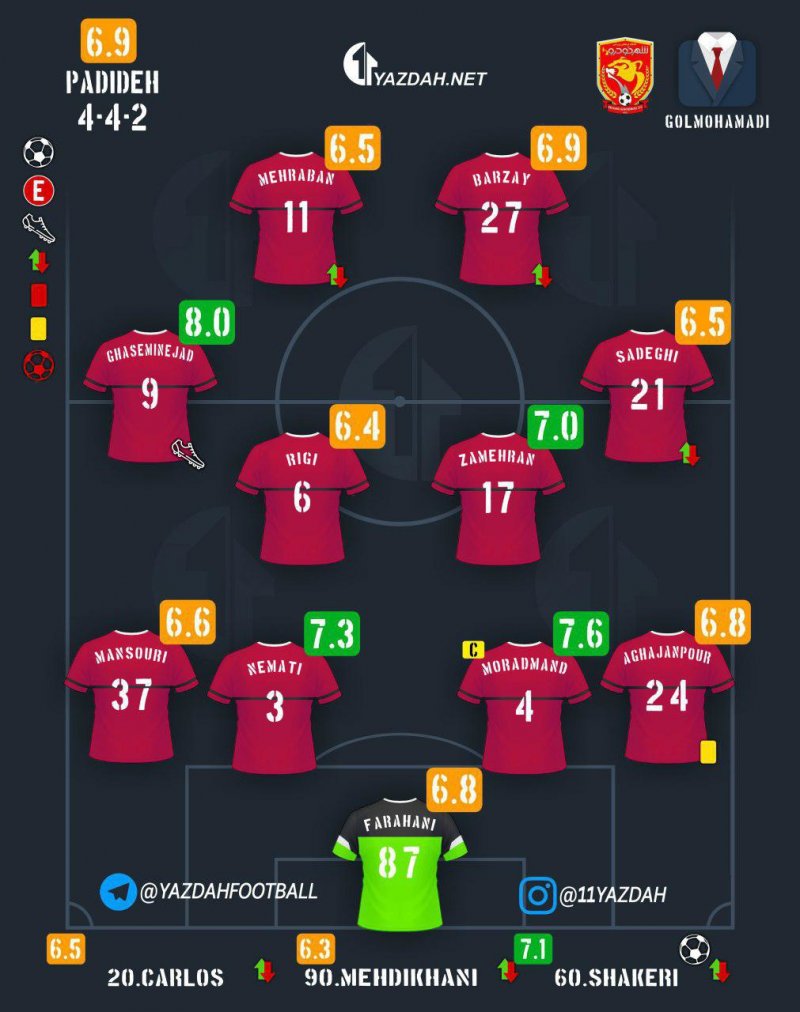Viewport: 800px width, 1012px height.
Task: Select Barzay's number 27 shirt
Action: pos(501,218)
